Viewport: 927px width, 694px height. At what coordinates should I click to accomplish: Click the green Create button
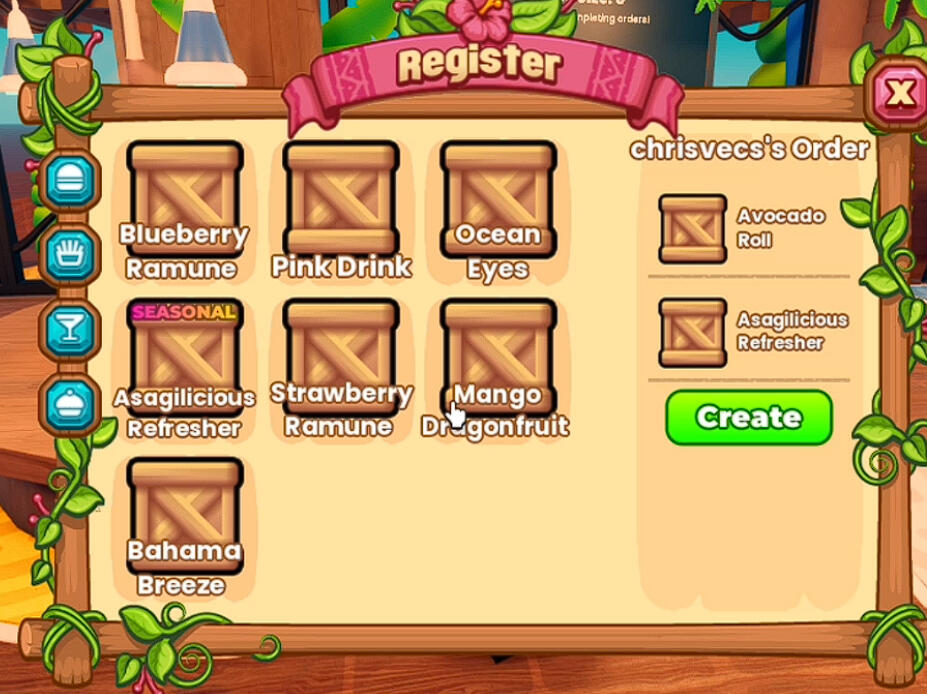click(748, 417)
